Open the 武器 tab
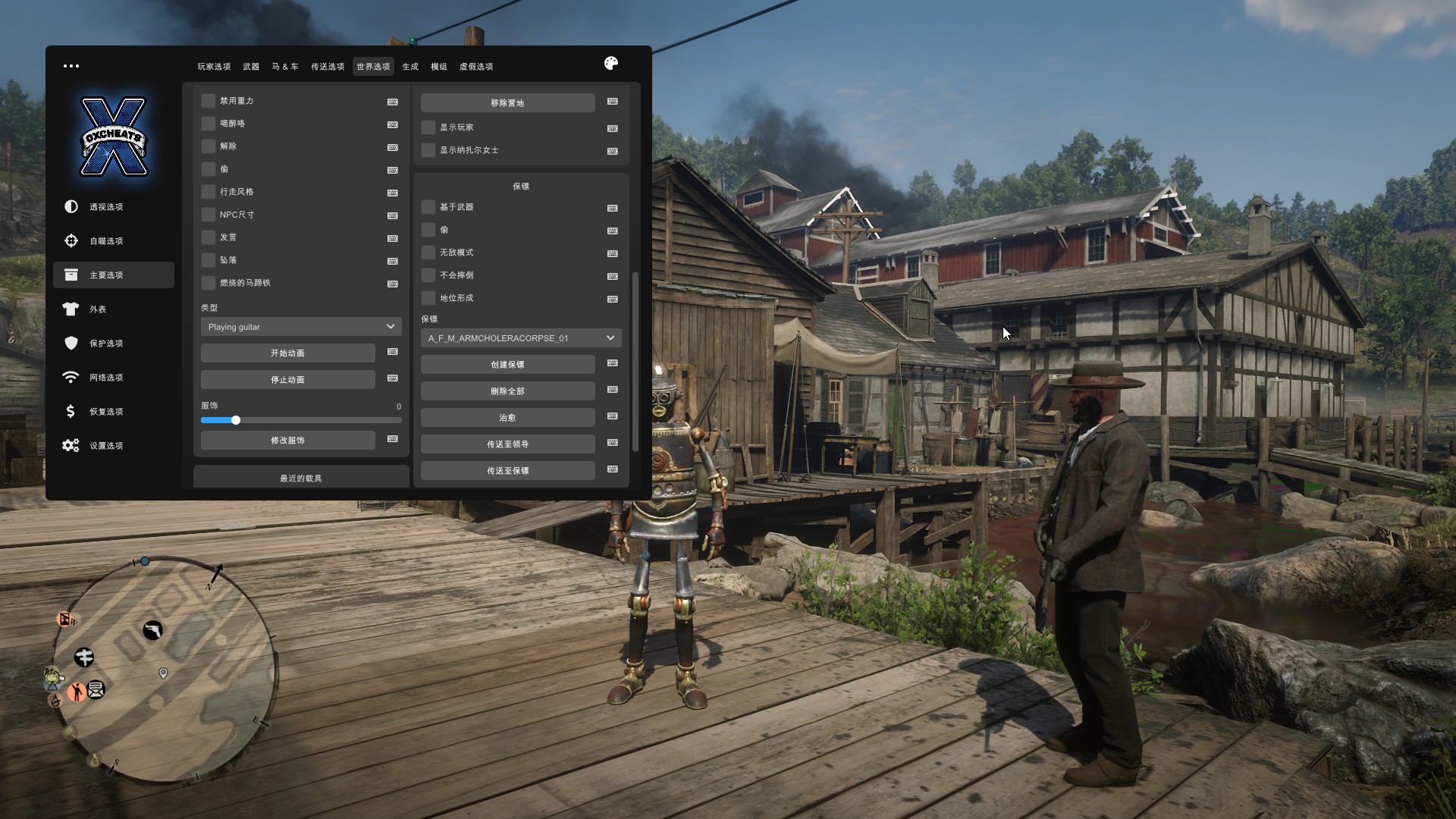The image size is (1456, 819). coord(251,67)
